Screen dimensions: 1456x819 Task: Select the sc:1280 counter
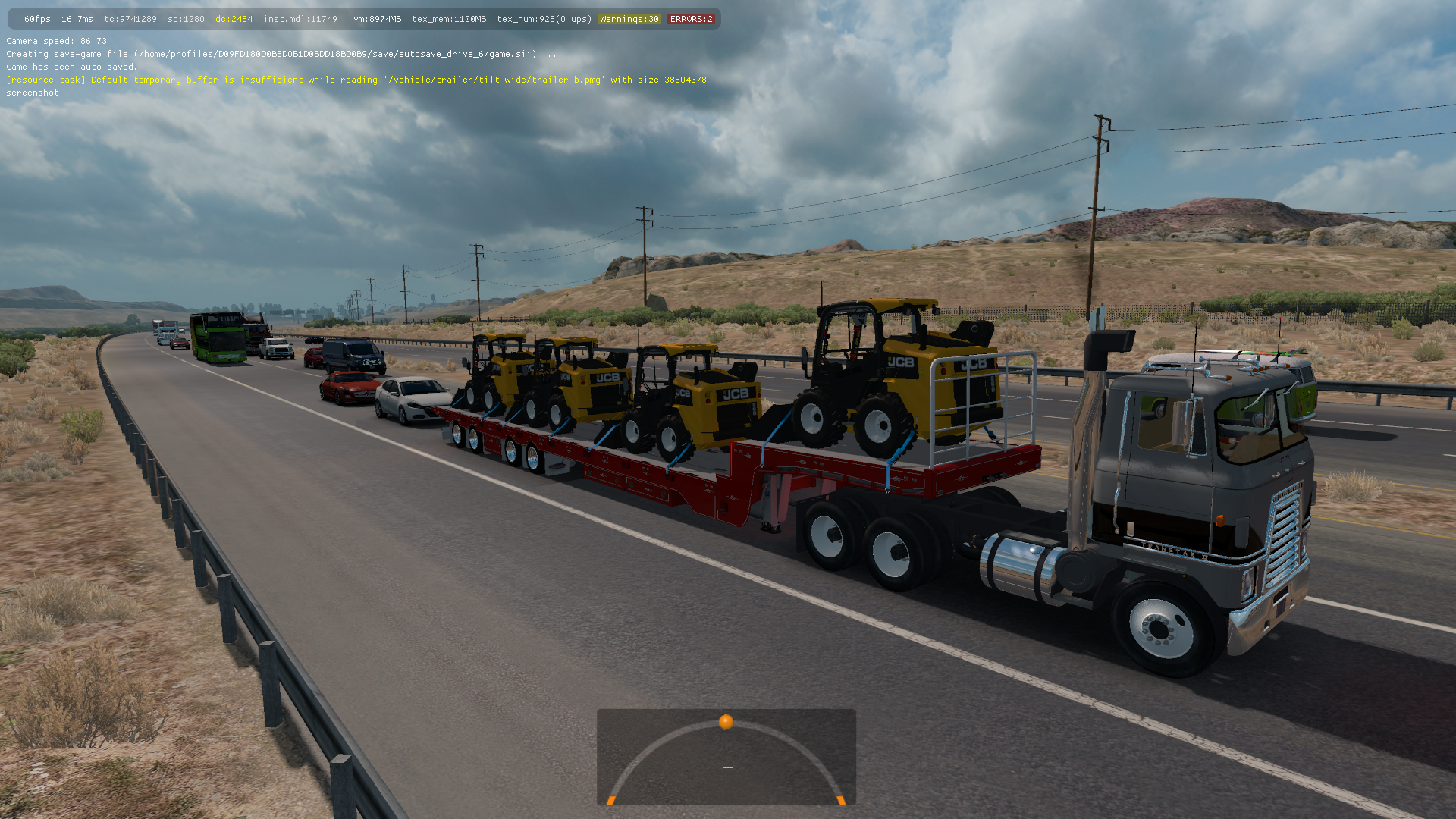(185, 18)
